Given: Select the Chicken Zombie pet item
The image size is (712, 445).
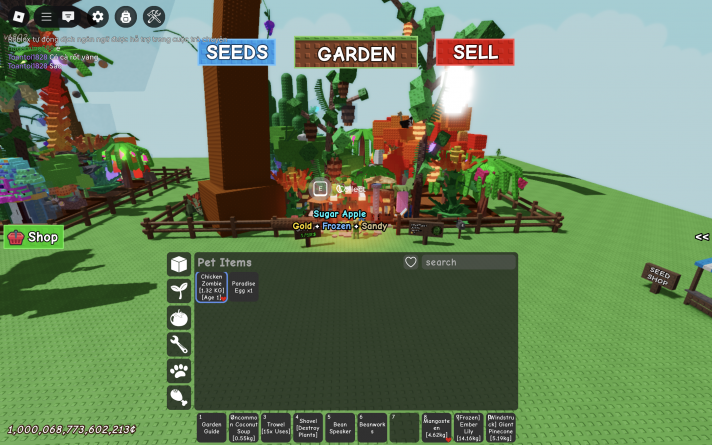Looking at the screenshot, I should coord(212,287).
